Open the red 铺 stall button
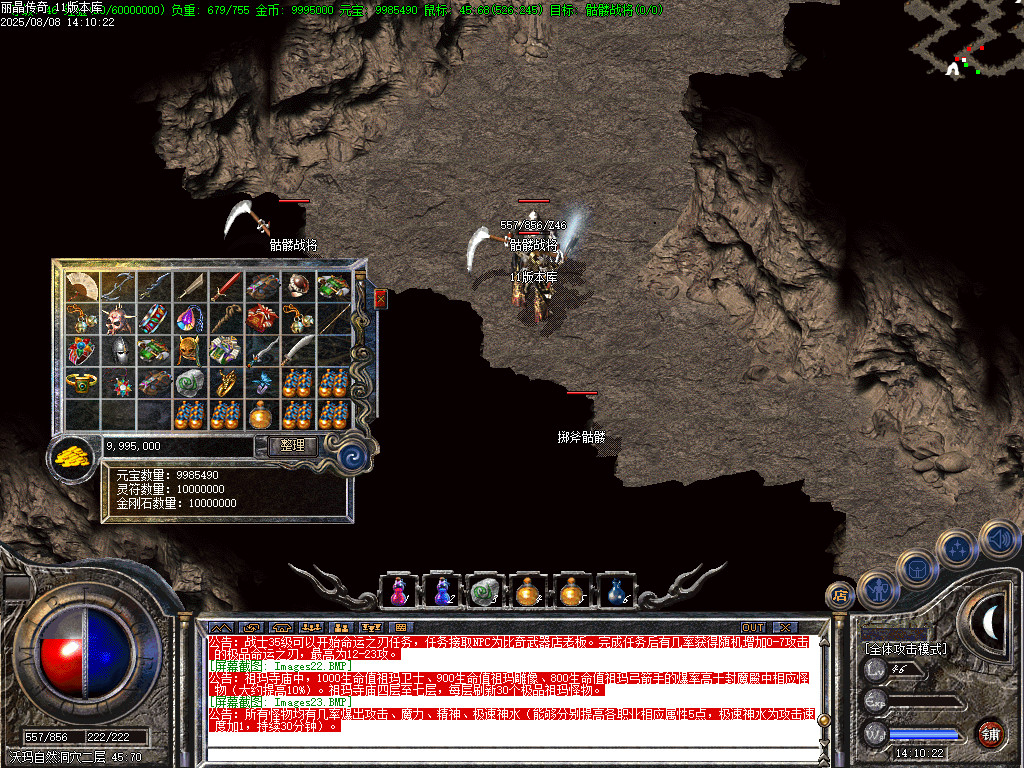 pos(989,731)
